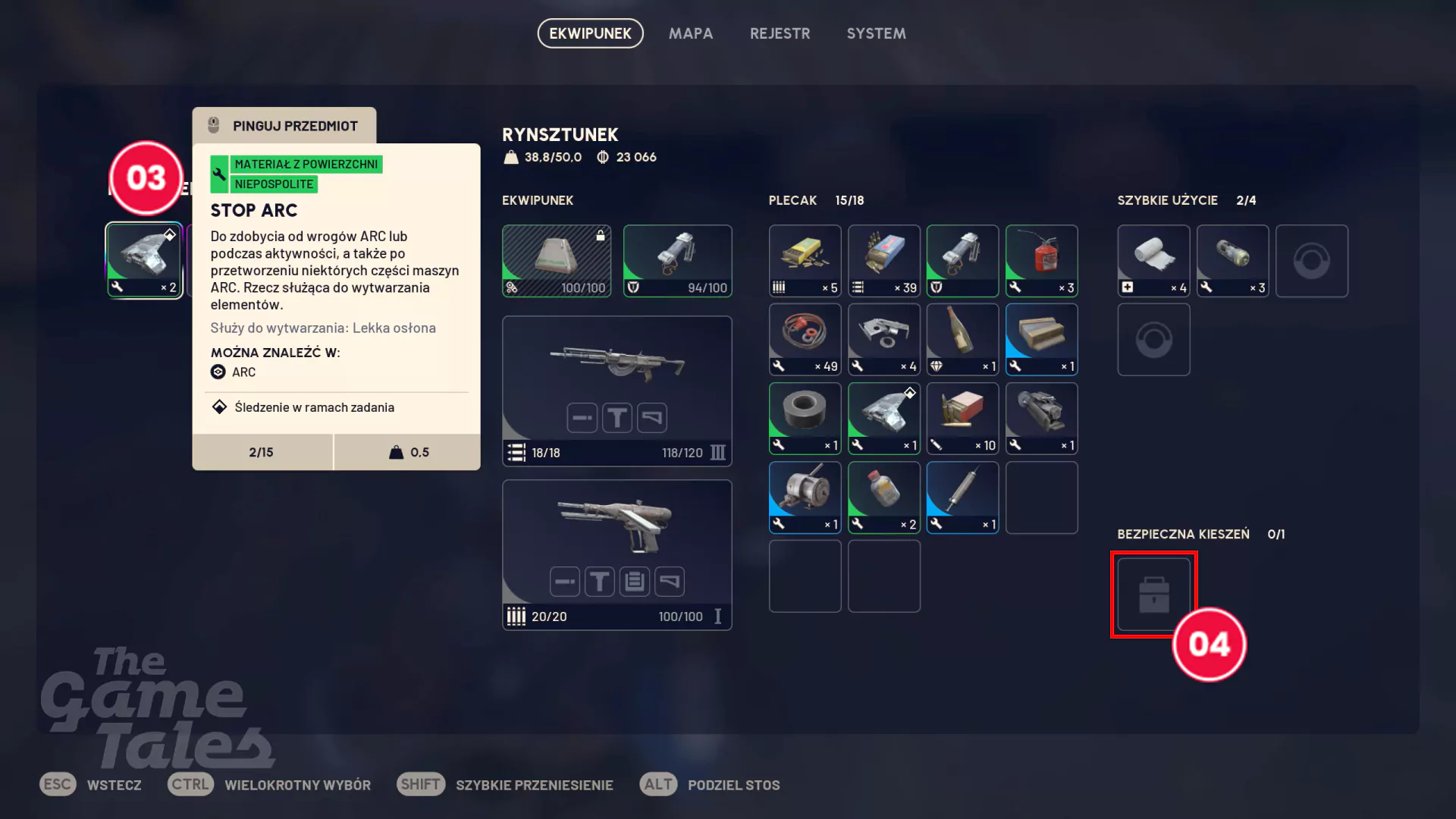Select the syringe item in backpack
Viewport: 1456px width, 819px height.
click(962, 497)
